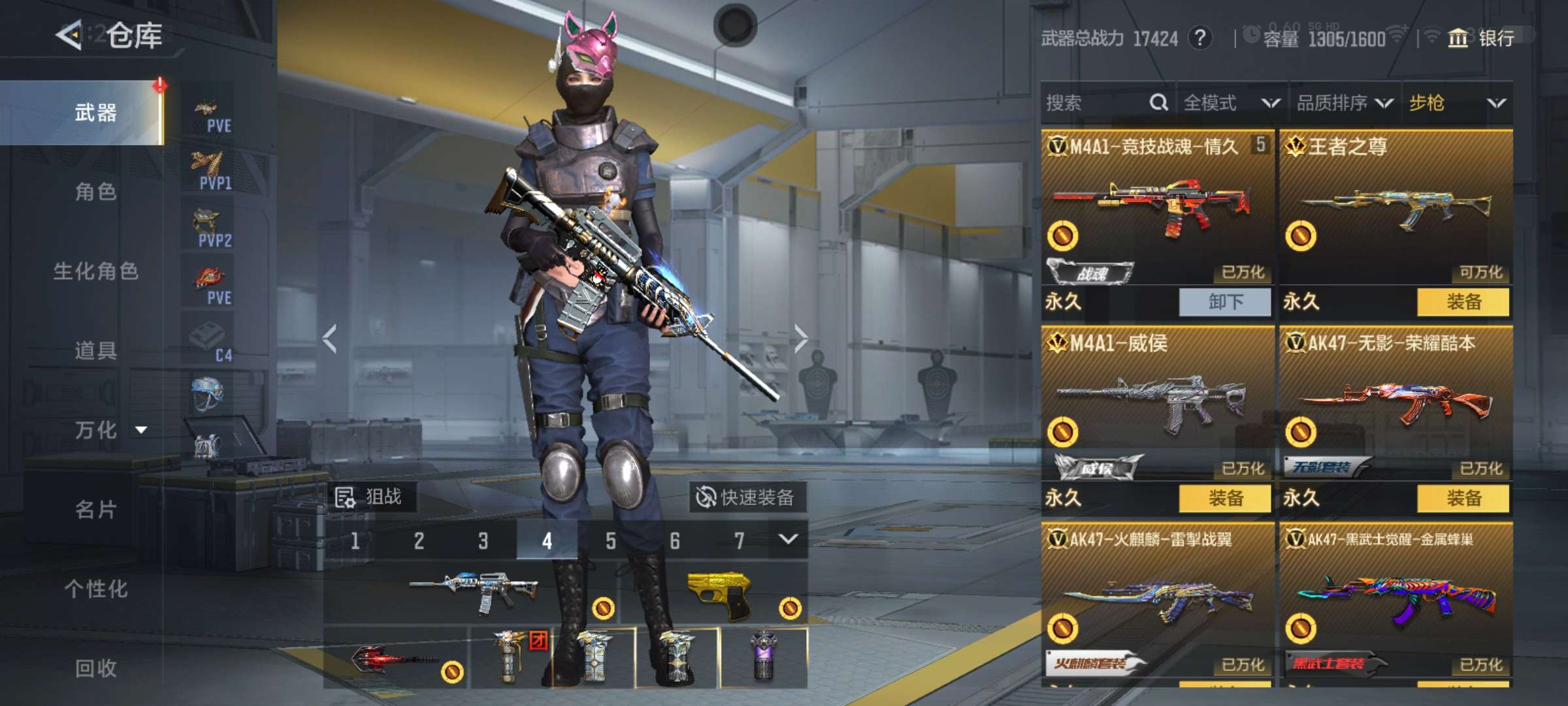Expand the 万化 category
Image resolution: width=1568 pixels, height=706 pixels.
(x=108, y=430)
